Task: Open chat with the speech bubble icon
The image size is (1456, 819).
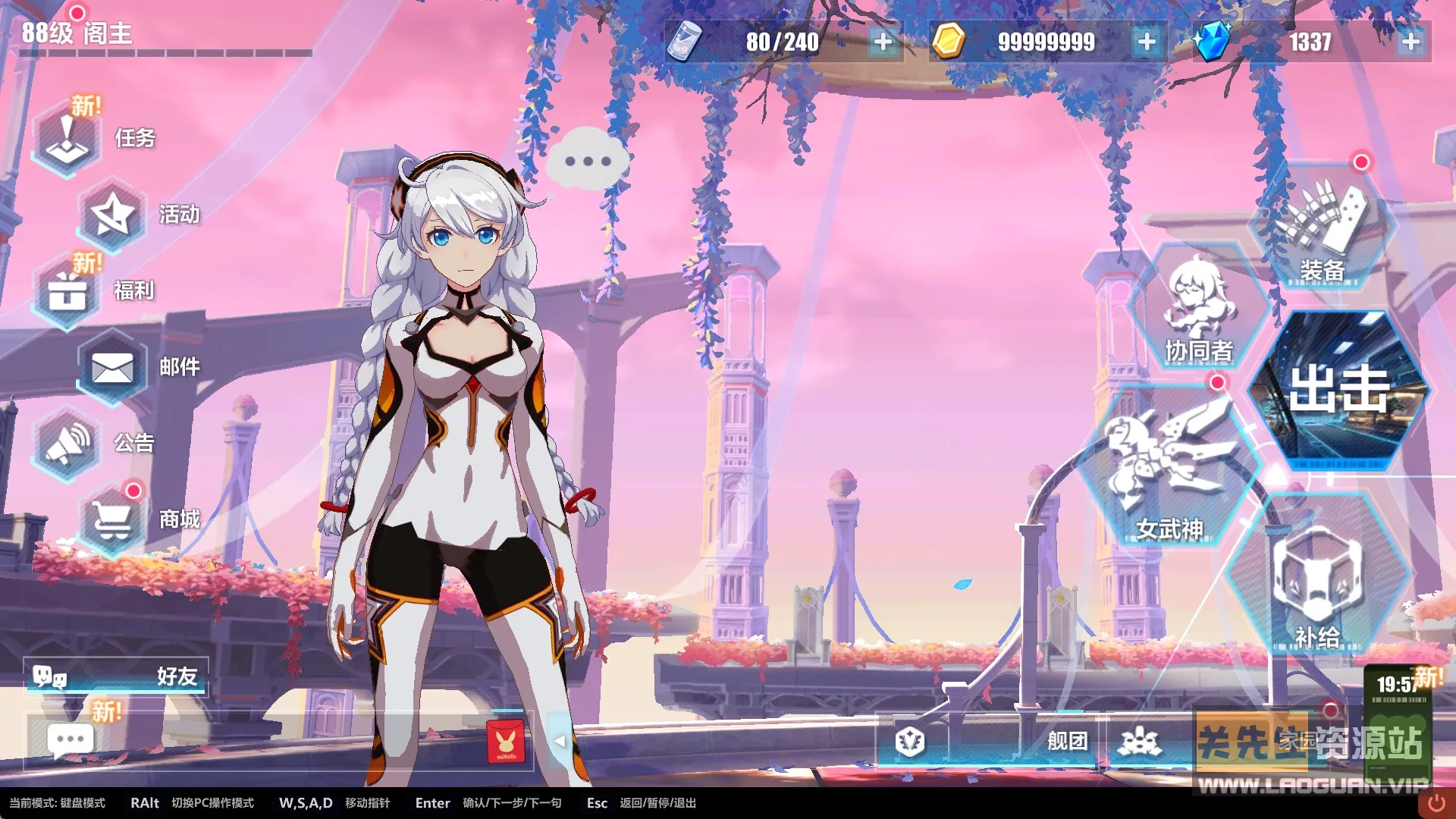Action: coord(70,739)
